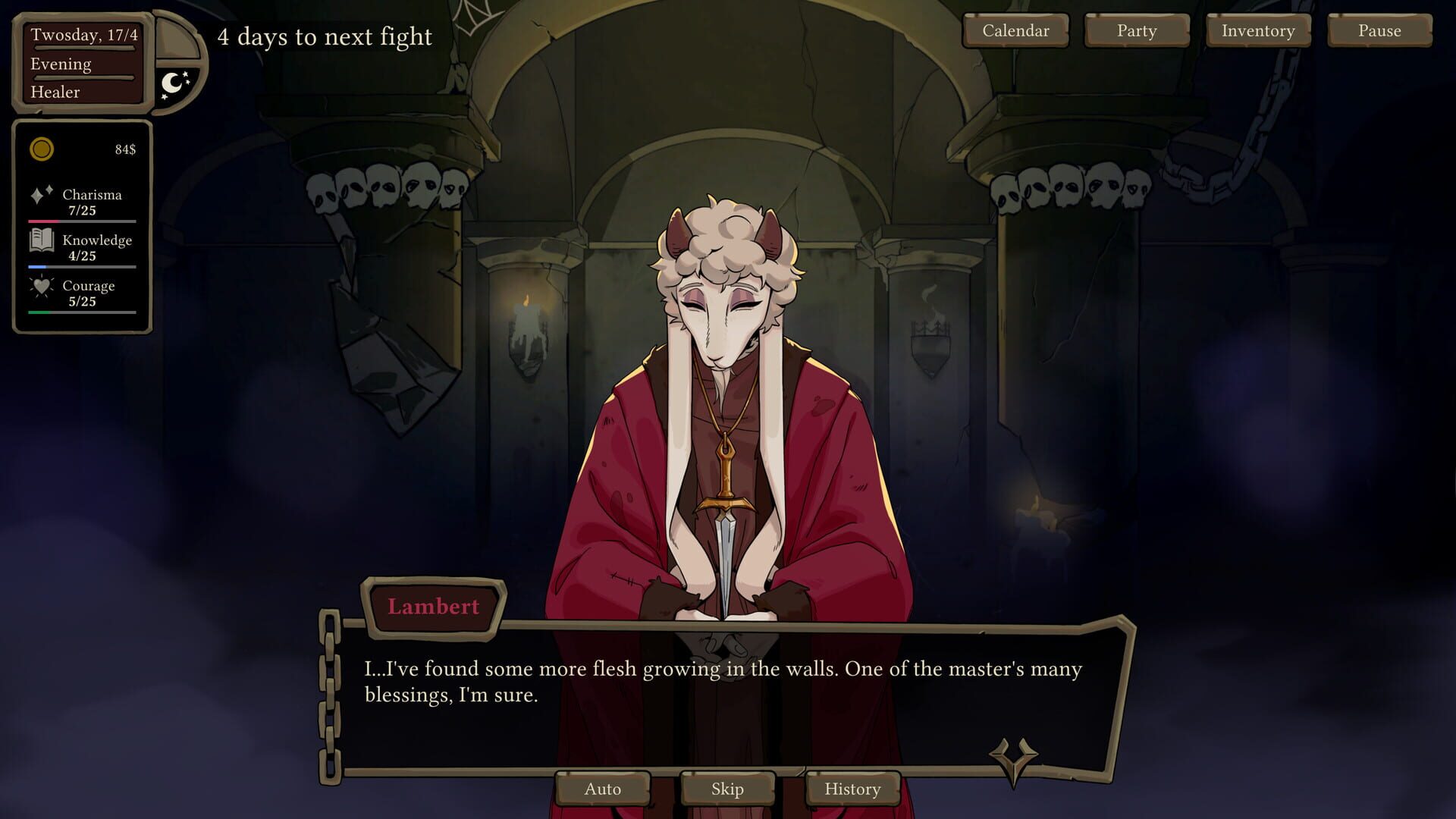Click Lambert's name plate

coord(433,606)
